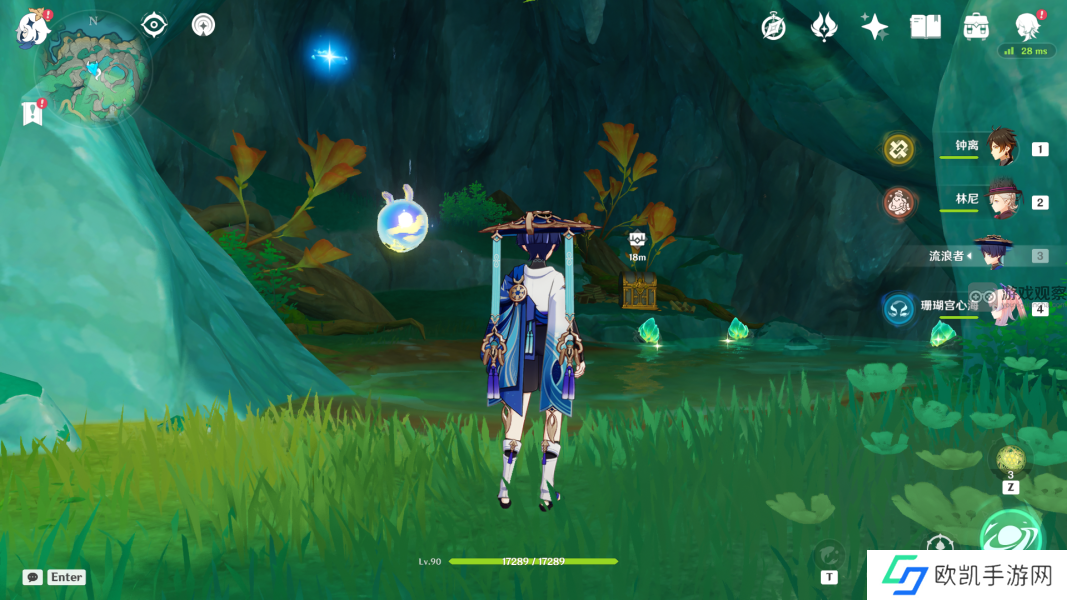
Task: Open the quest banner icon with exclamation mark
Action: (x=32, y=113)
